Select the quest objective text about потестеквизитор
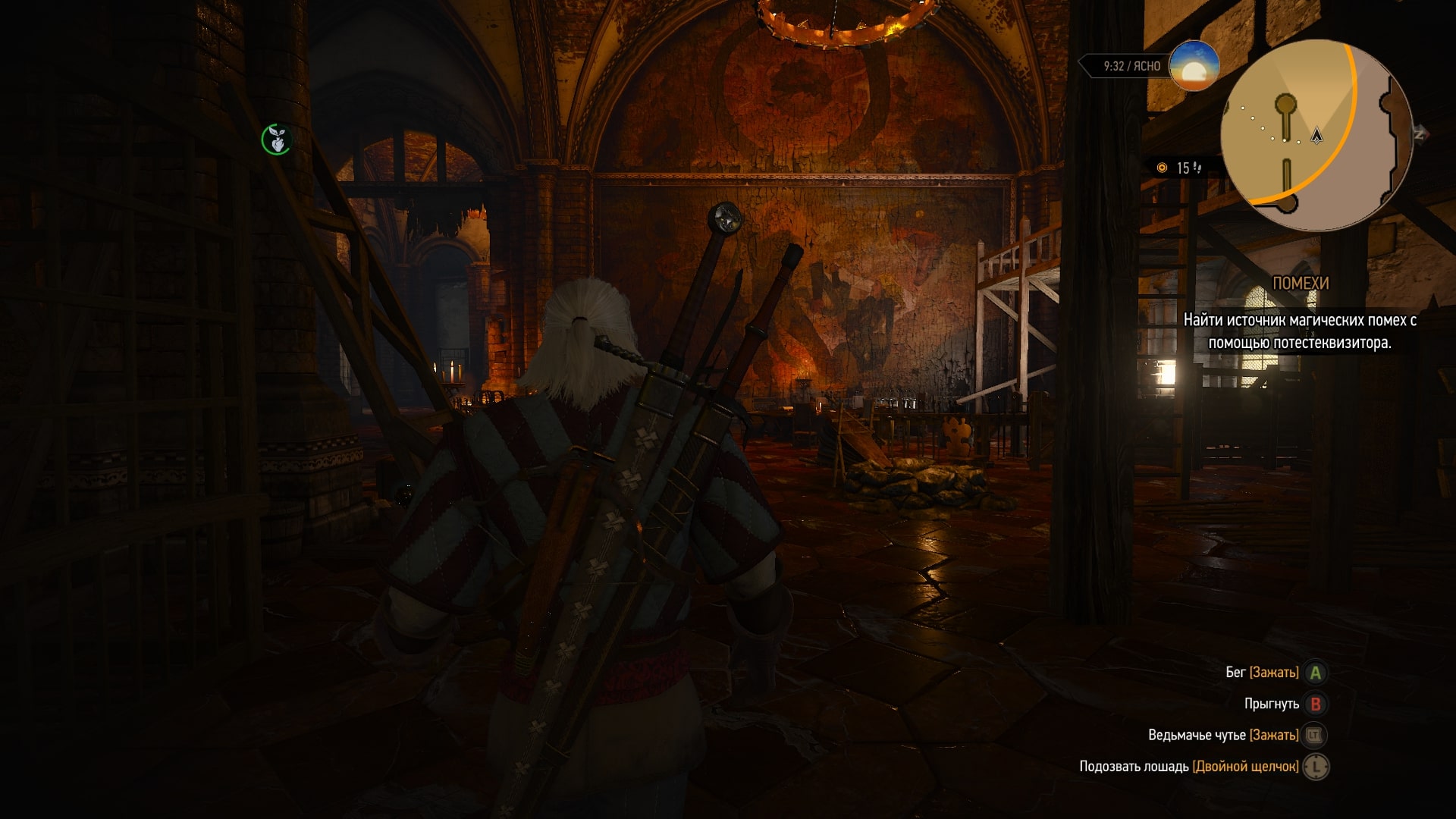 click(1300, 331)
